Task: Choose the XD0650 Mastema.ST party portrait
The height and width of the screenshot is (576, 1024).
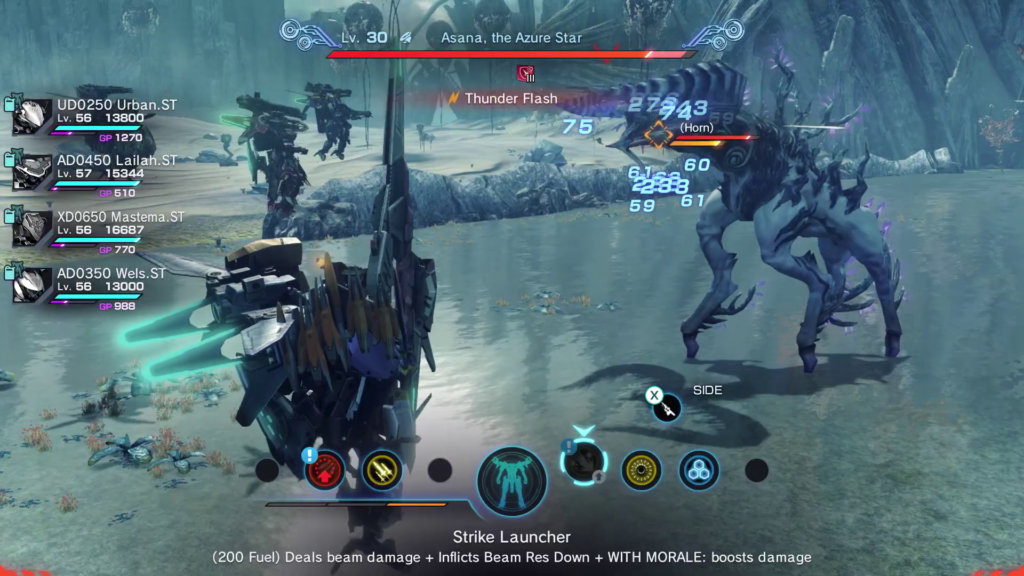Action: tap(32, 228)
